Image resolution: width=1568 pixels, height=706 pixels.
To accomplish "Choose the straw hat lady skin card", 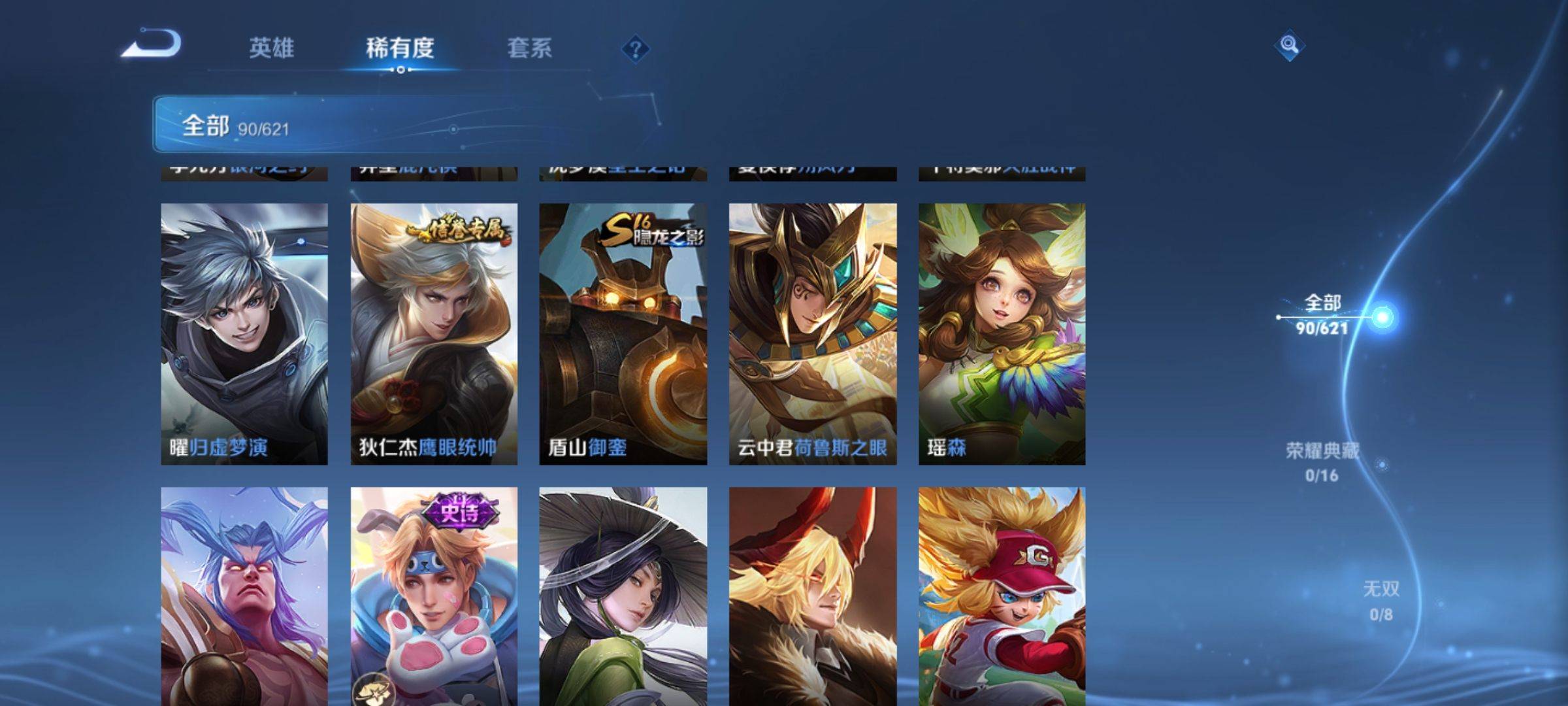I will point(623,596).
